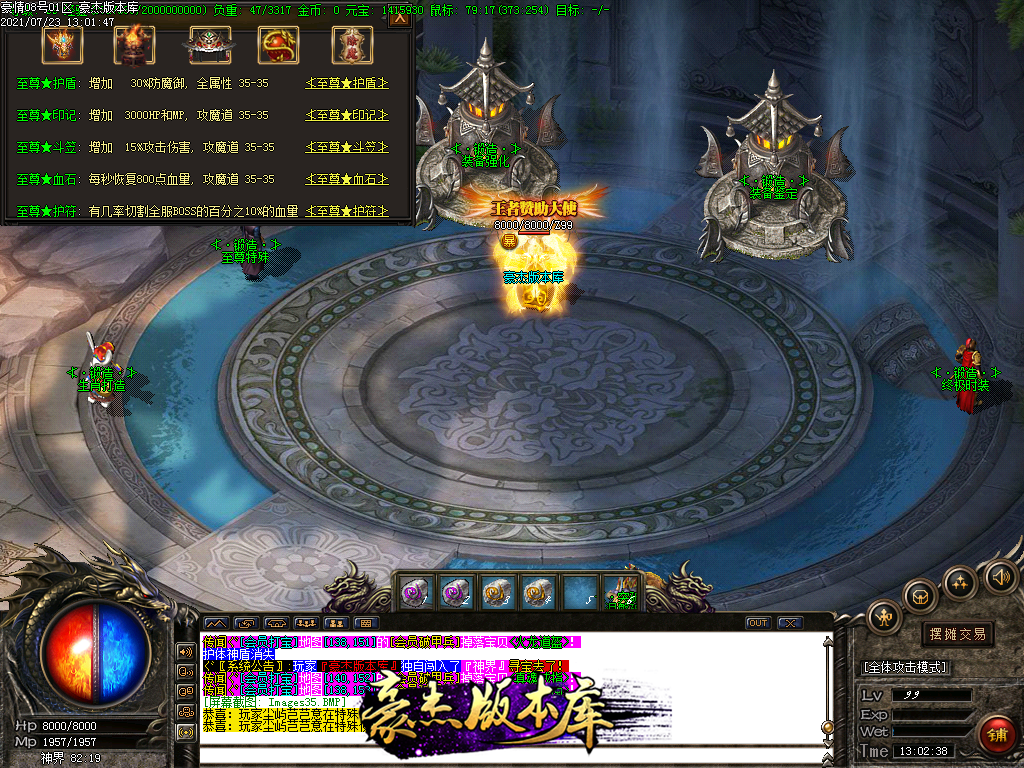
Task: Click the red 铺 shop button
Action: point(995,734)
